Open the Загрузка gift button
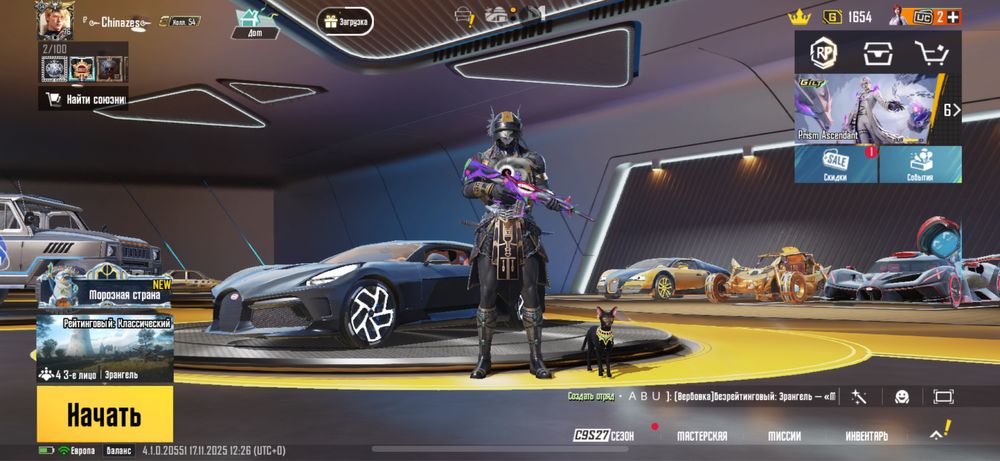 tap(345, 21)
